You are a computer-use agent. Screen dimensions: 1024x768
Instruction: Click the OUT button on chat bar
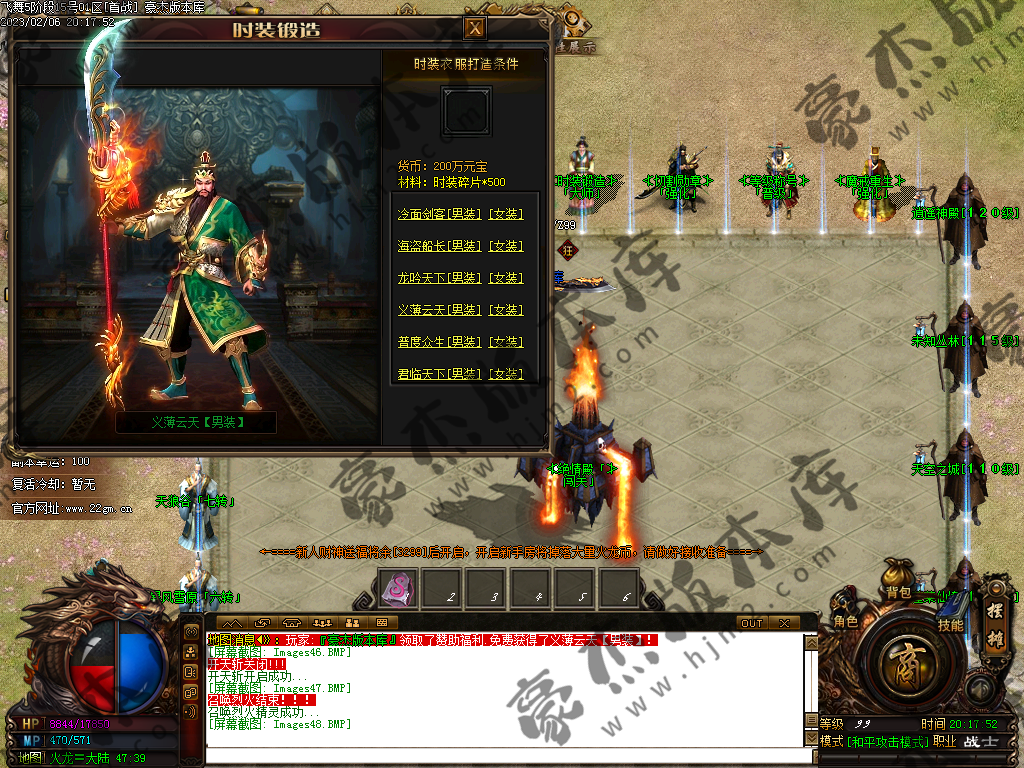click(x=751, y=623)
